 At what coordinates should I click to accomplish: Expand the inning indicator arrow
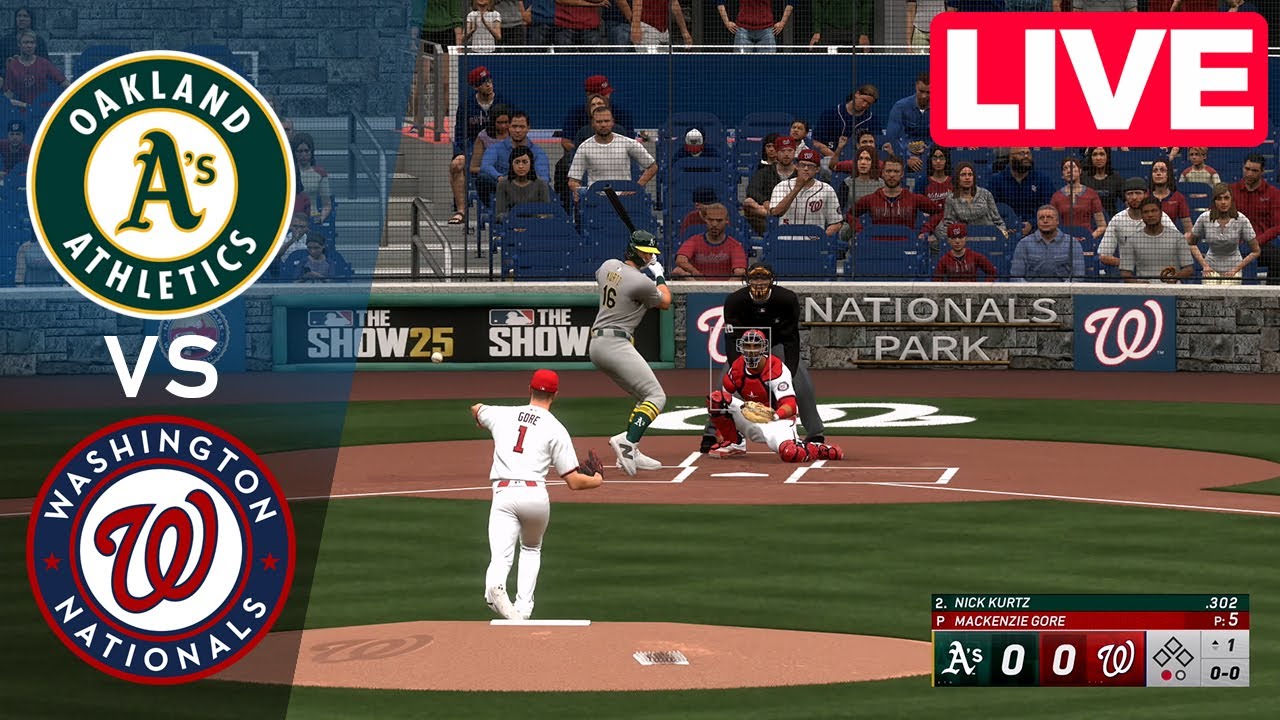[1215, 644]
